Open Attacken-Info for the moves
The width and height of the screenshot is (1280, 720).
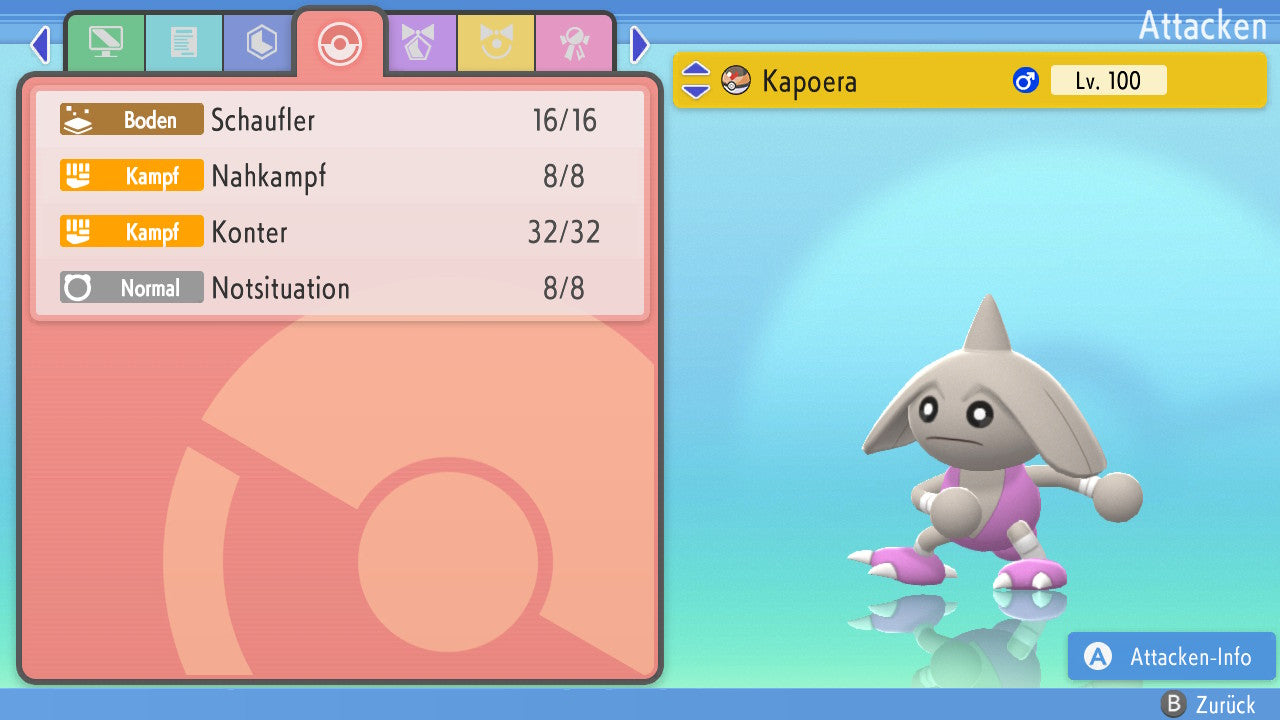[x=1171, y=657]
